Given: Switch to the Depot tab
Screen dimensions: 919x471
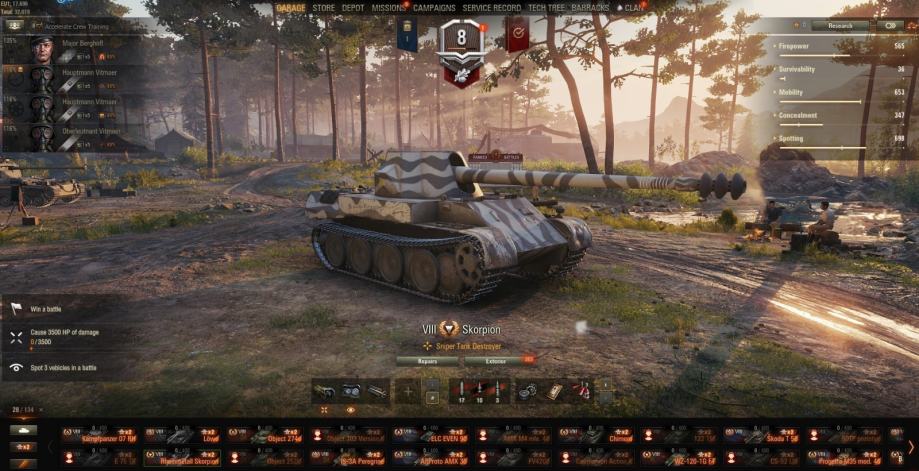Looking at the screenshot, I should (353, 8).
